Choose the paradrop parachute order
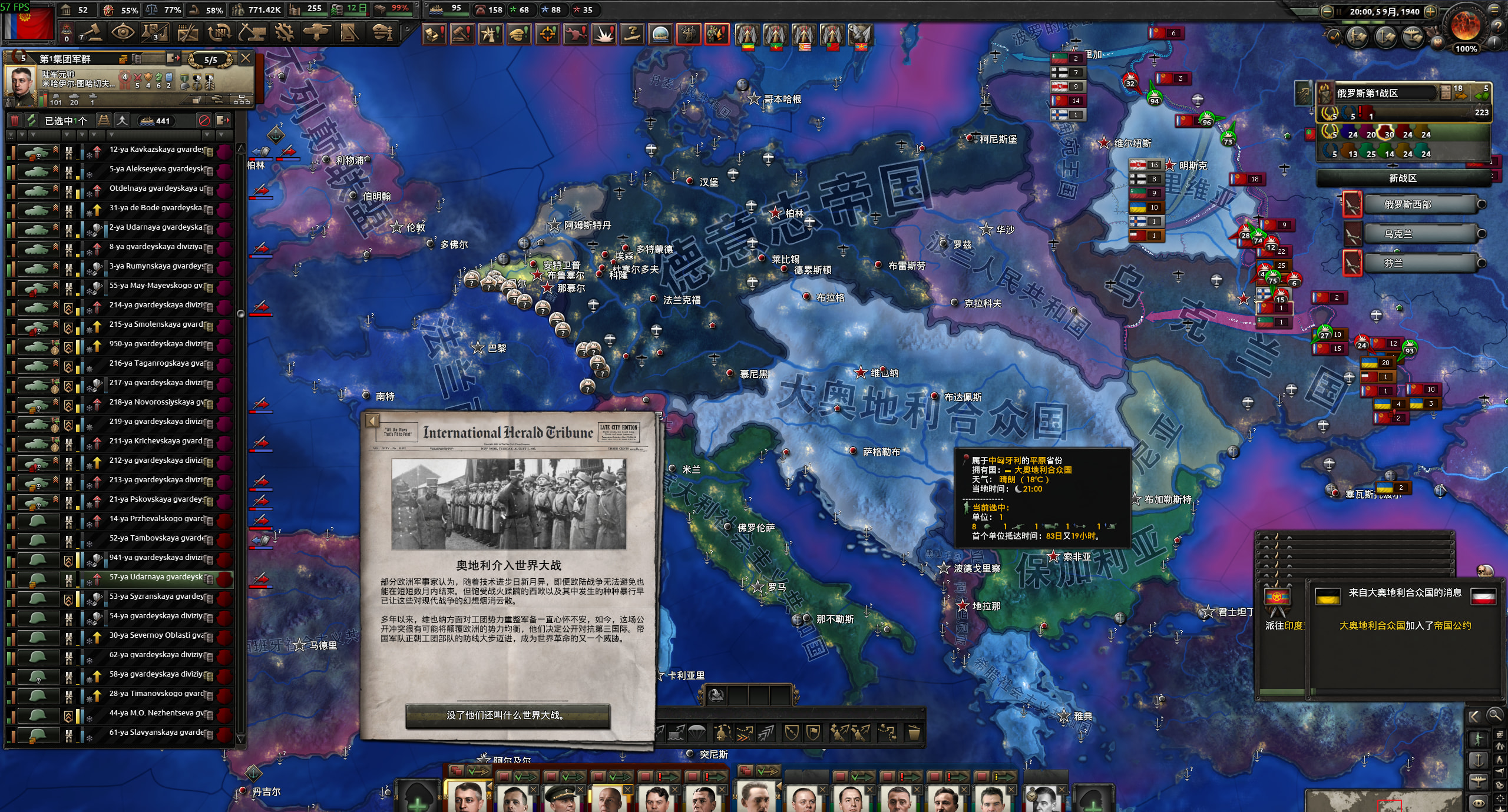 [696, 733]
